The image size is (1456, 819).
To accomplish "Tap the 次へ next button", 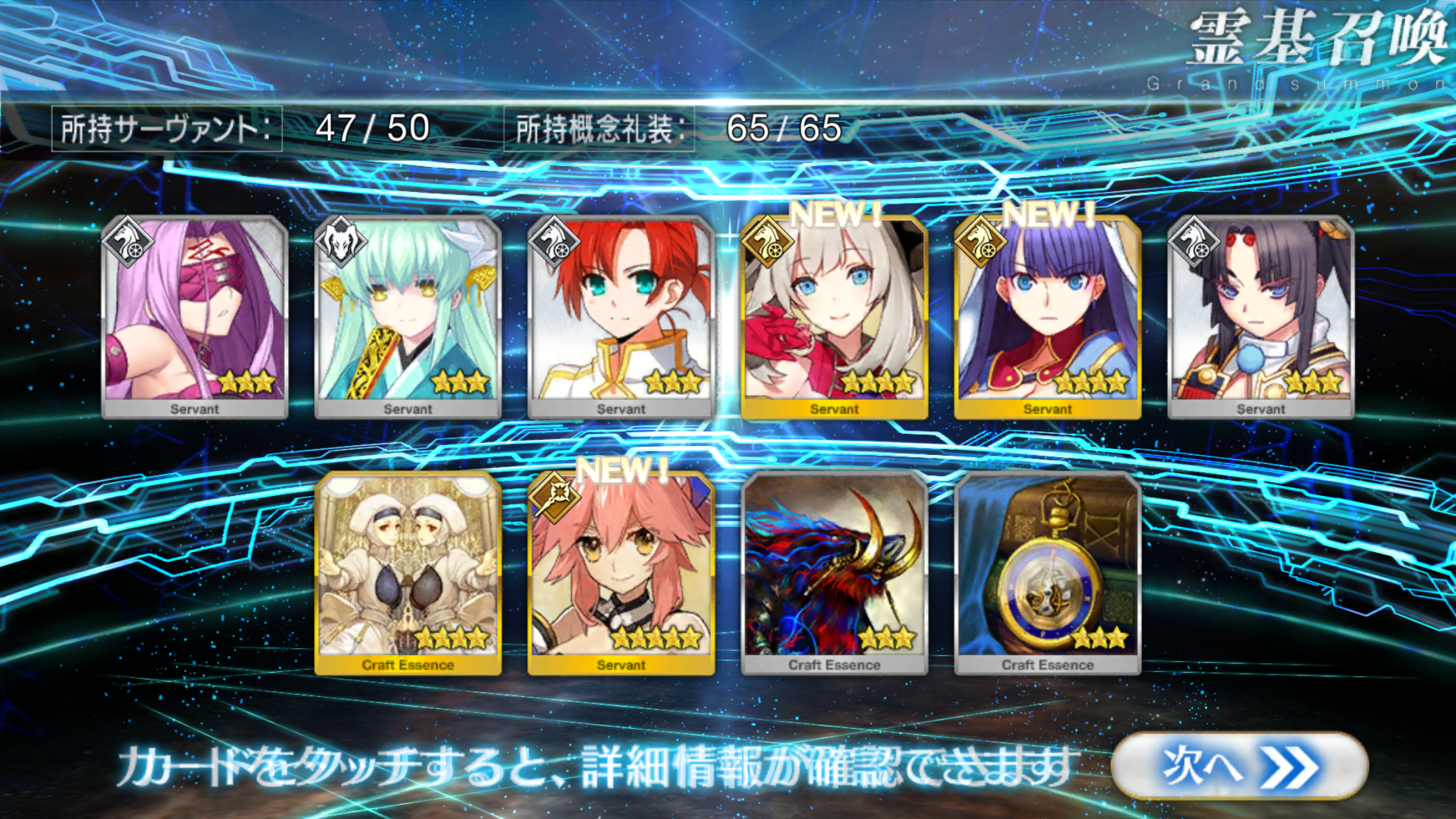I will (x=1238, y=766).
